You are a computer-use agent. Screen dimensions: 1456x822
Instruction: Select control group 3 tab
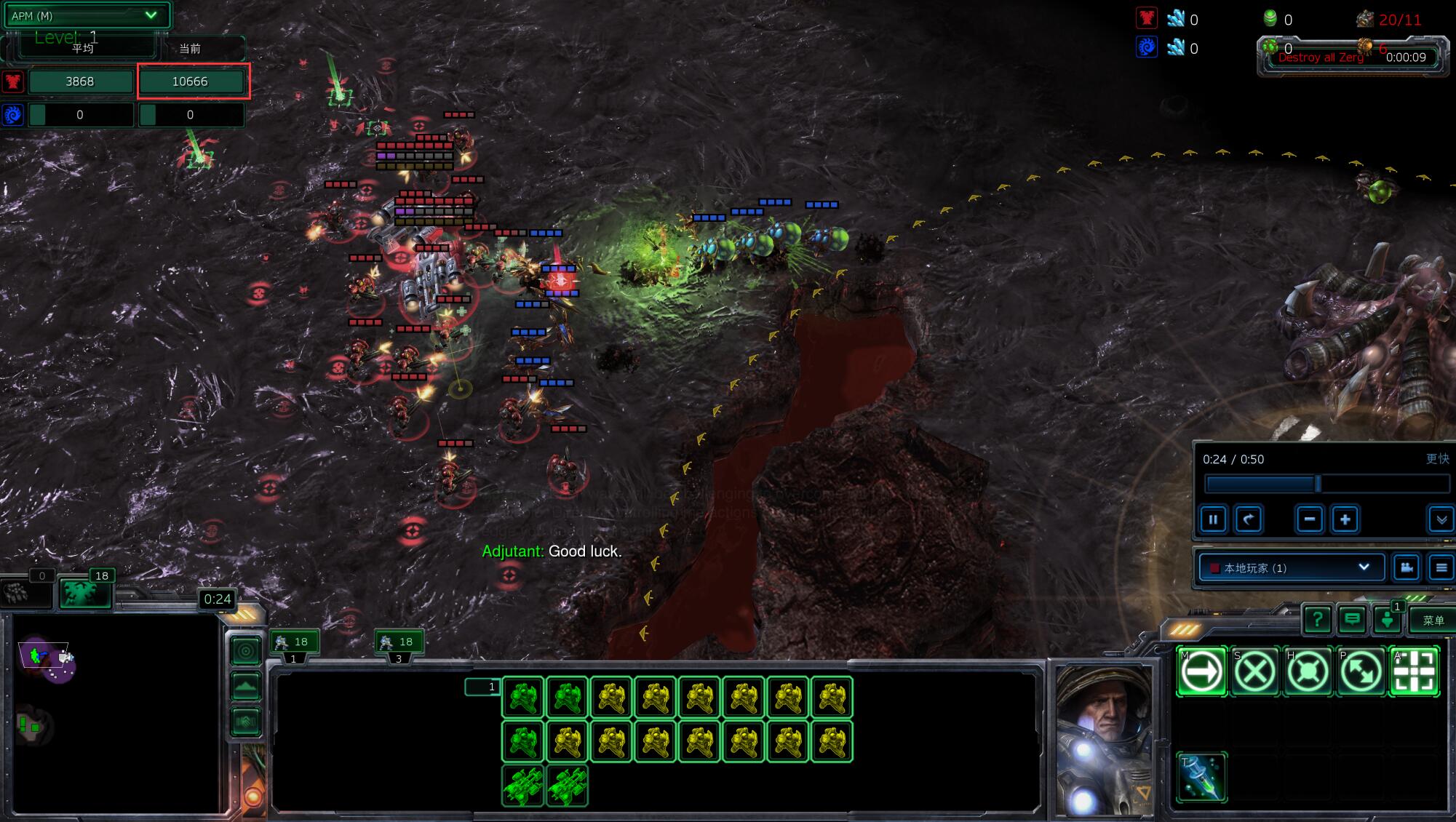[x=399, y=644]
